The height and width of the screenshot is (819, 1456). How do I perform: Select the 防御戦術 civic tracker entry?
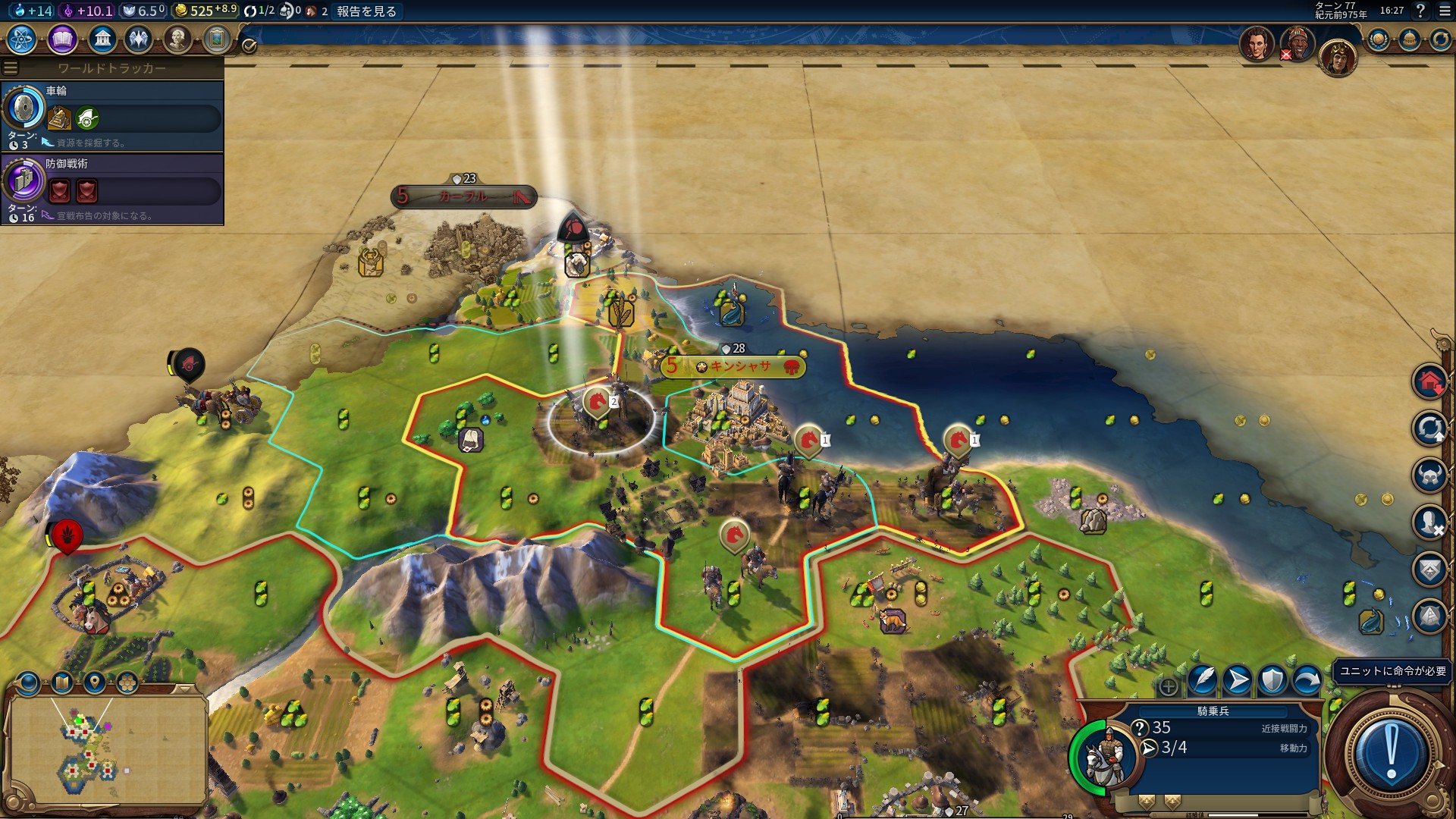[x=112, y=189]
